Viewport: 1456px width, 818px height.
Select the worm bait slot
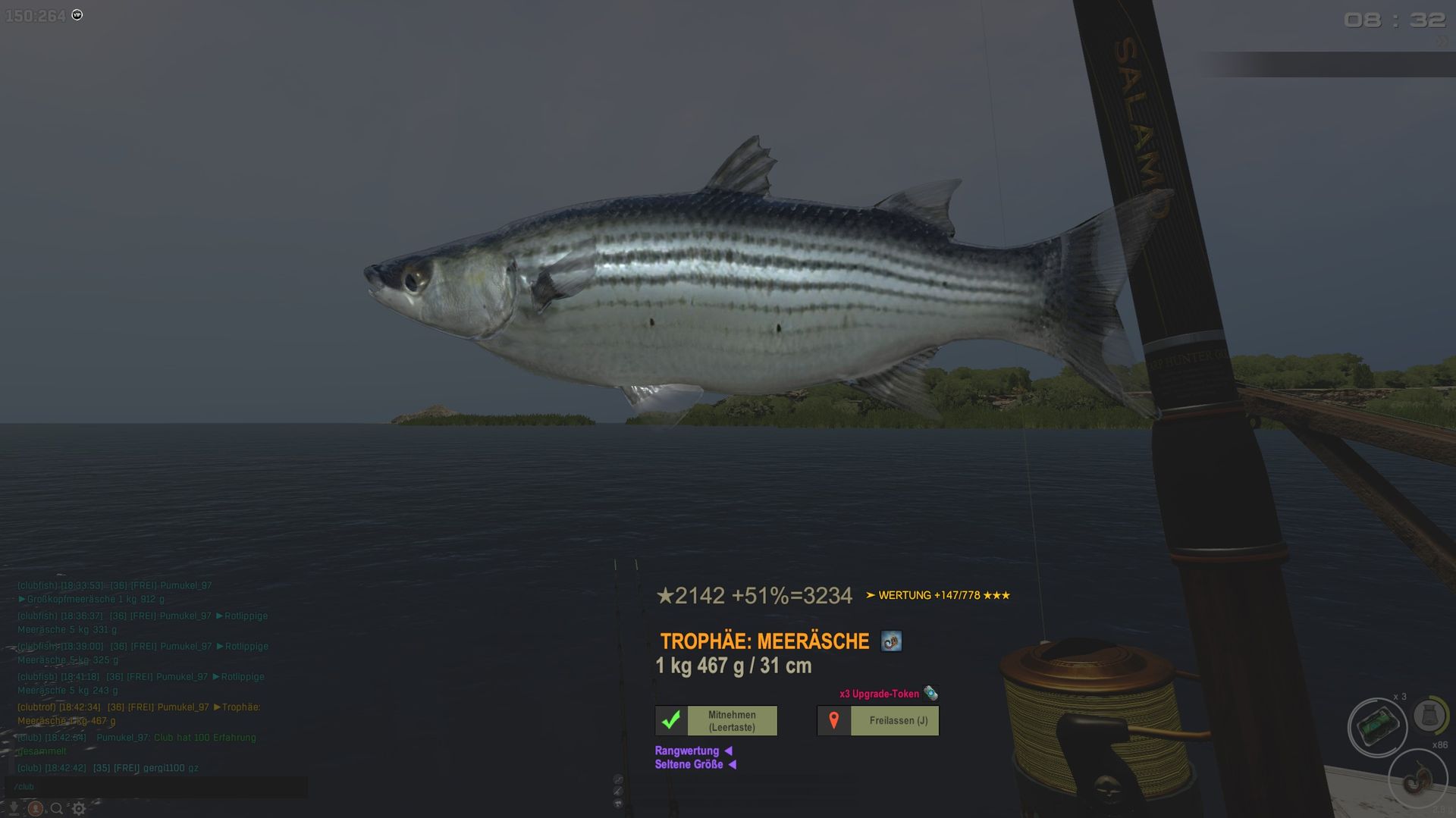[x=1417, y=779]
